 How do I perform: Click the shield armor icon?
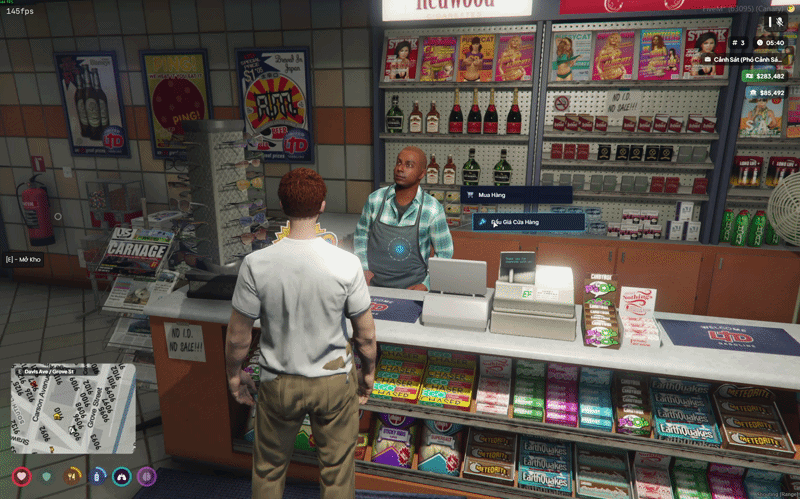pos(46,477)
